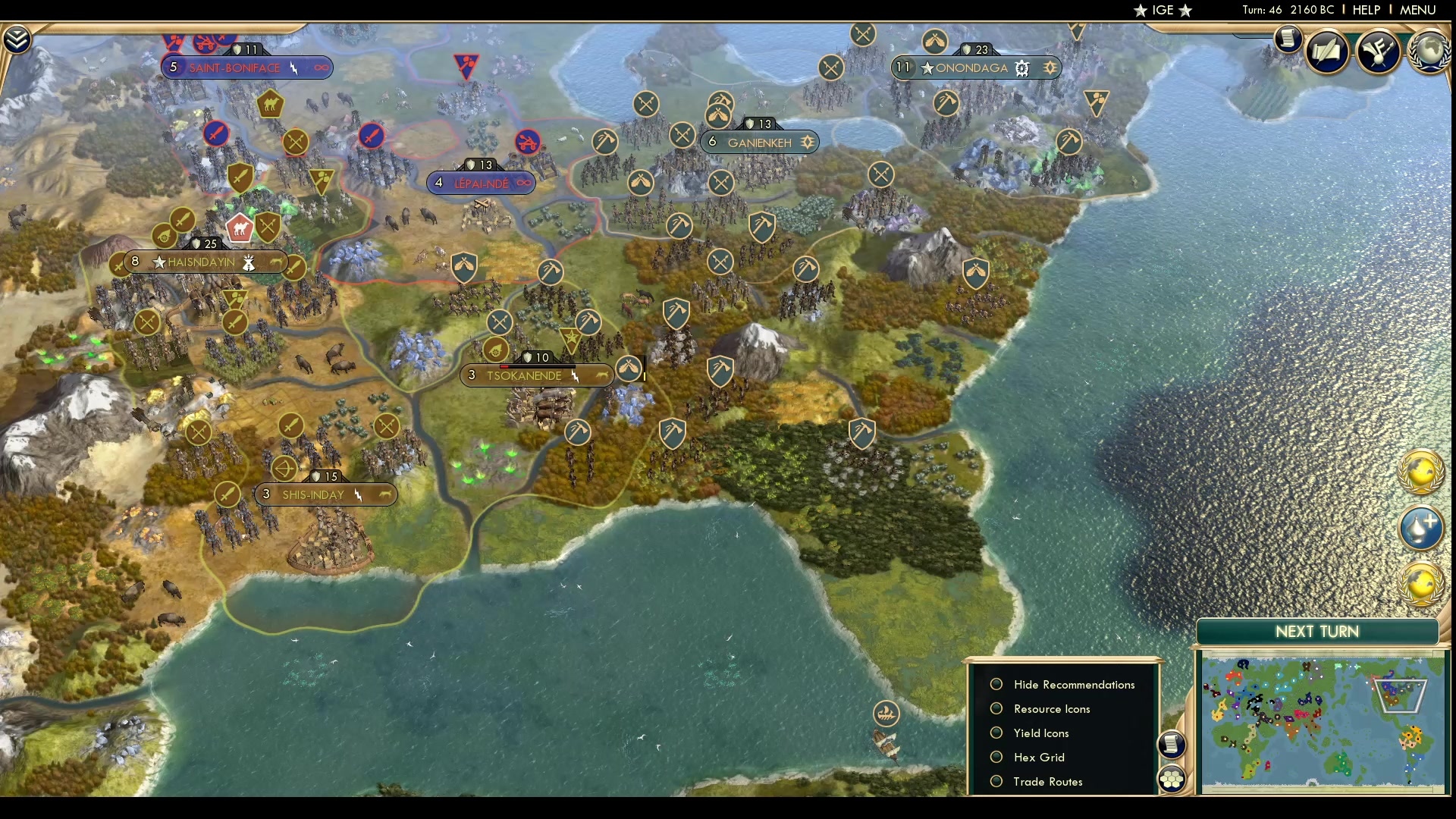Click the culture music-note overview icon

click(x=1379, y=52)
